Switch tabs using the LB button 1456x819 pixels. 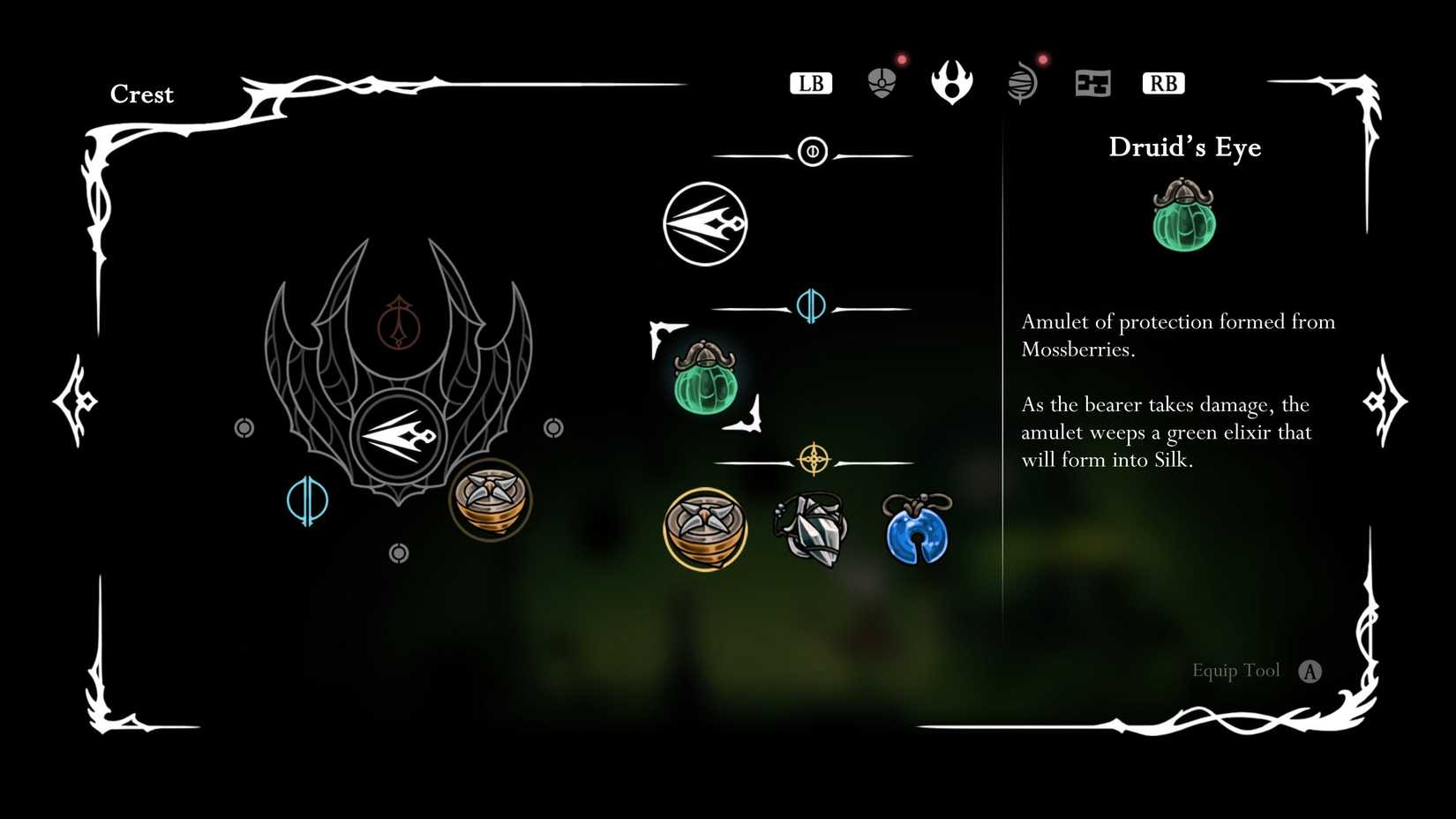(811, 82)
